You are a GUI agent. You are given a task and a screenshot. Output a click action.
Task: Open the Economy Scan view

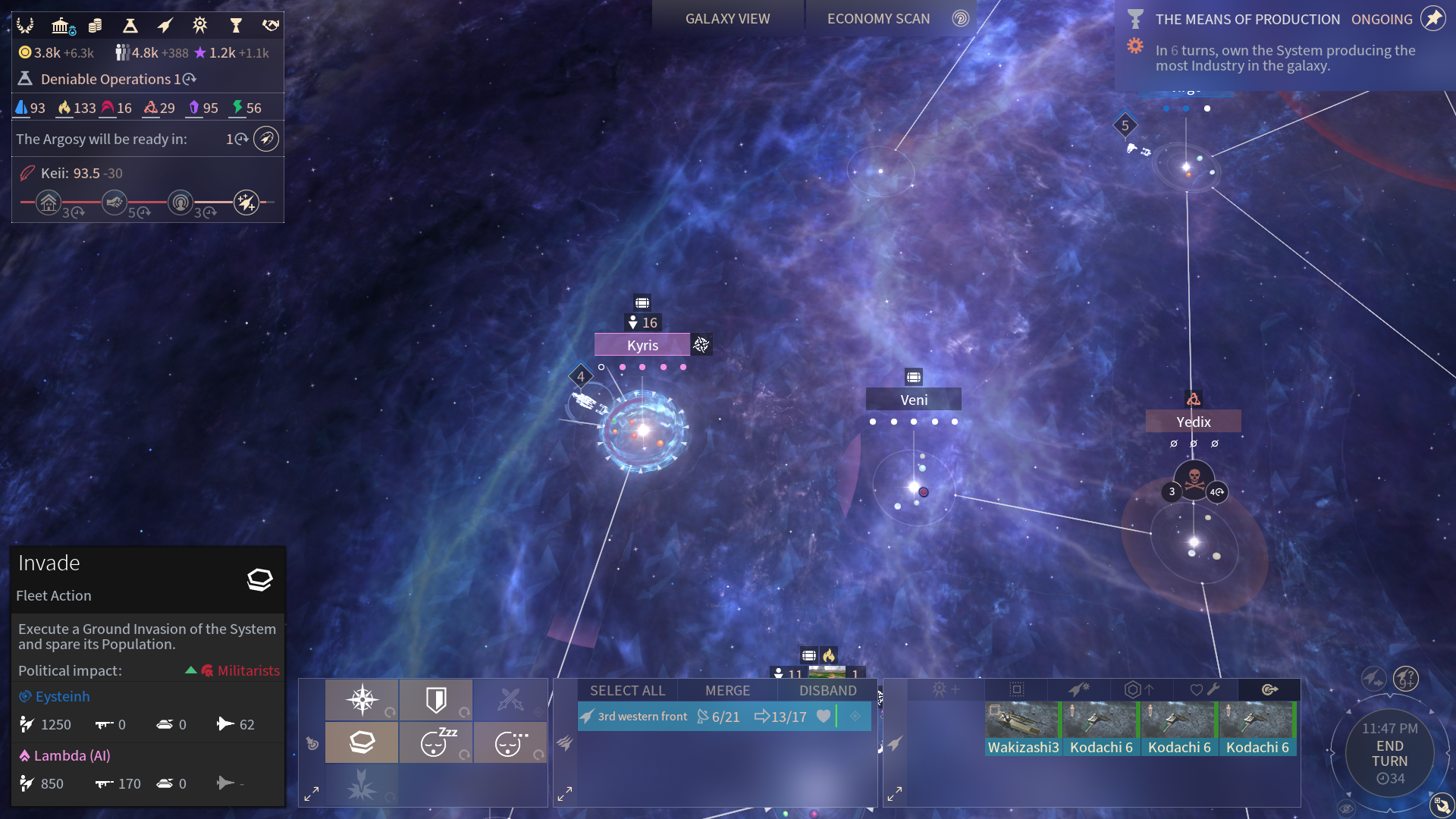coord(878,19)
